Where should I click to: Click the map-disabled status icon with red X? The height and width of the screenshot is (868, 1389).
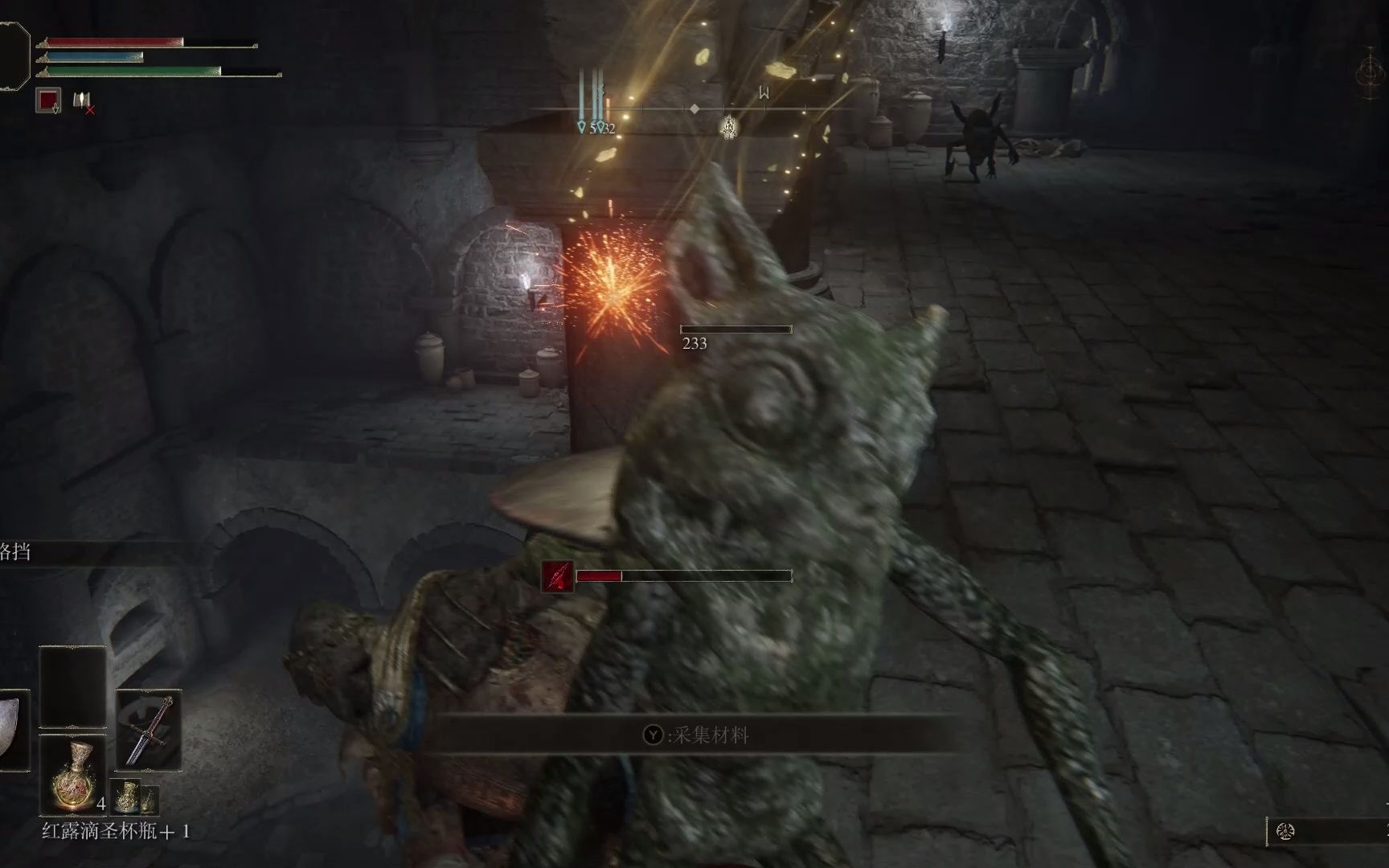point(83,101)
